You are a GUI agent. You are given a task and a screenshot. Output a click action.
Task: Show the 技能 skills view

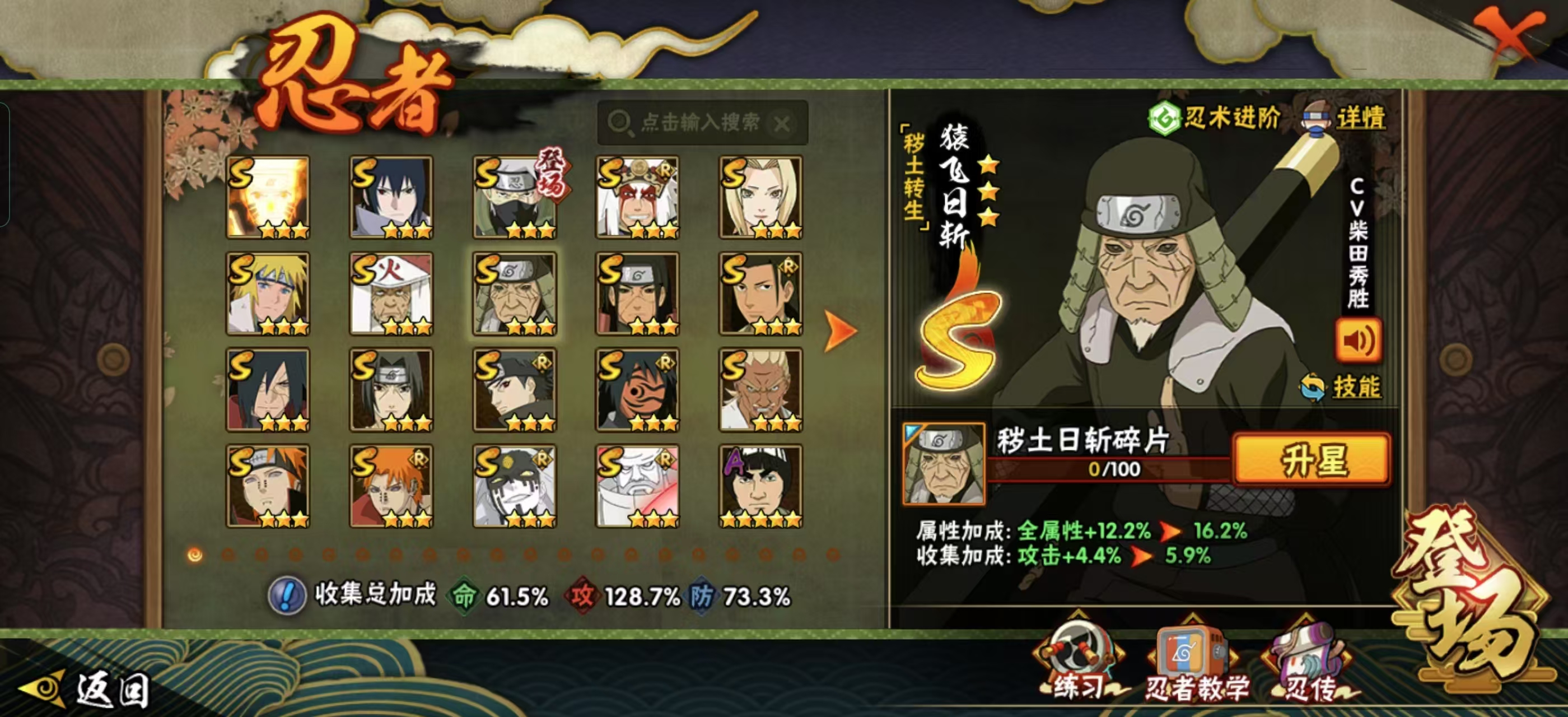click(x=1342, y=387)
